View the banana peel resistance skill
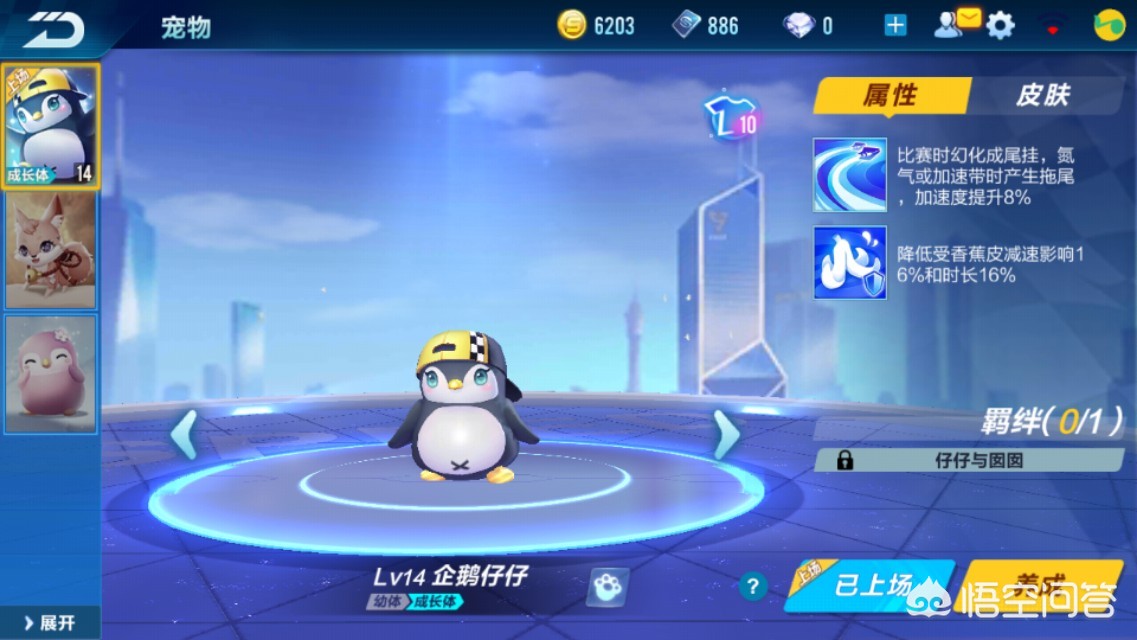The width and height of the screenshot is (1137, 640). click(849, 263)
